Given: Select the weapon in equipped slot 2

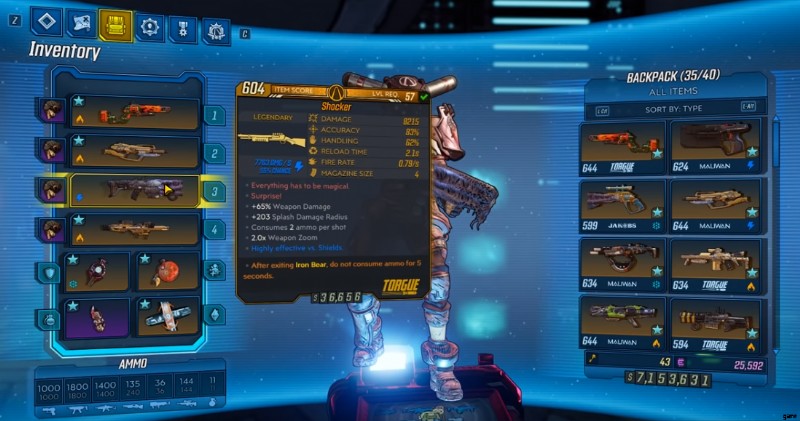Looking at the screenshot, I should pyautogui.click(x=133, y=151).
